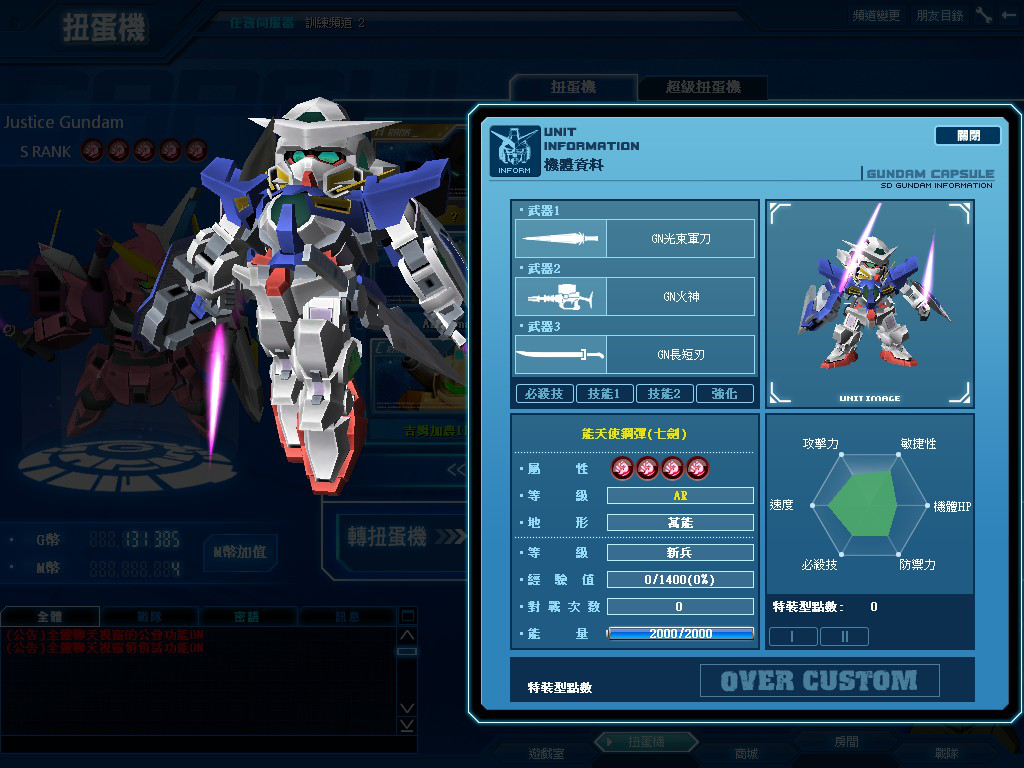Screen dimensions: 1024x768
Task: Show the 必殺技 special move info
Action: (545, 394)
